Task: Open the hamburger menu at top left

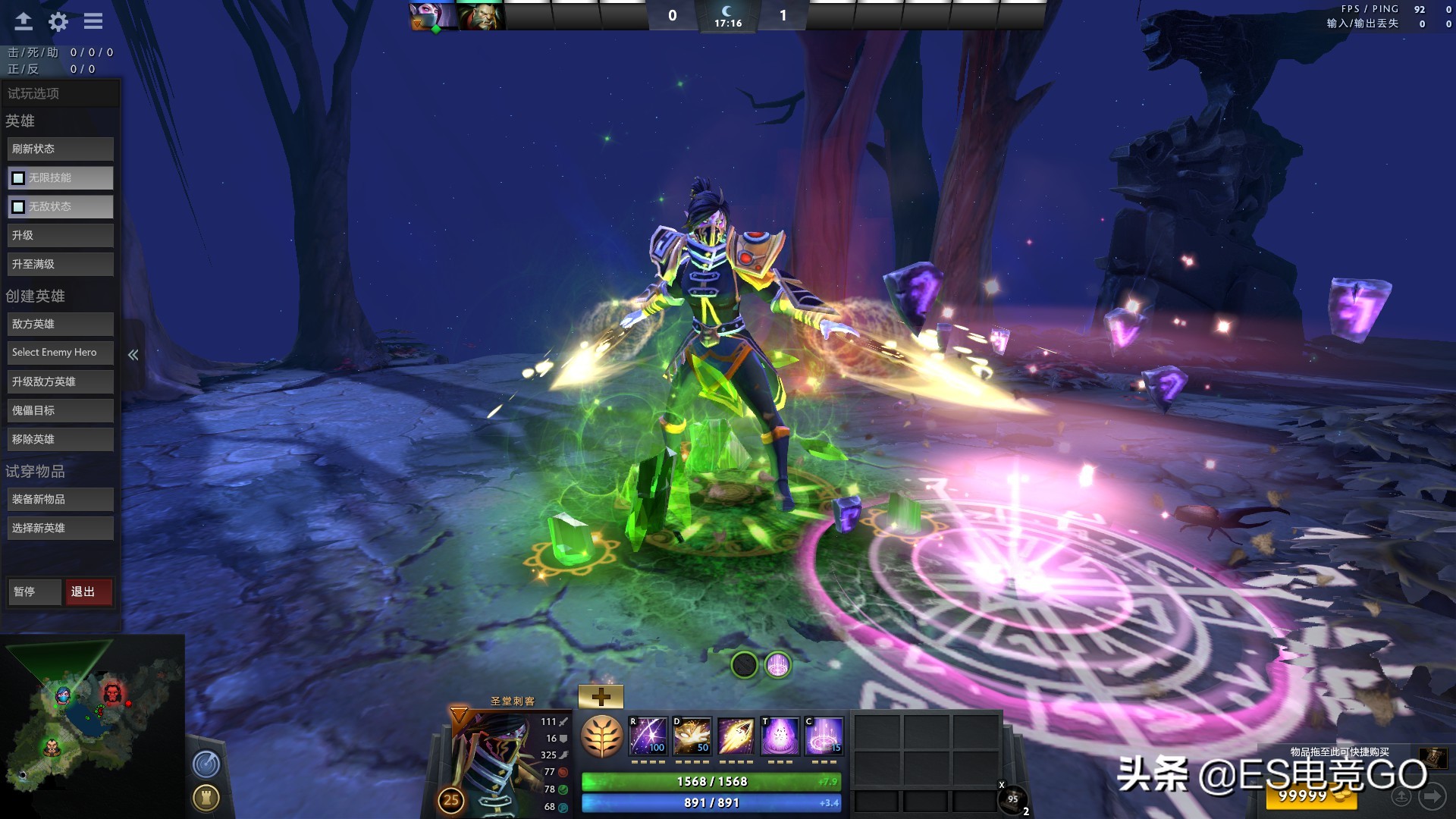Action: [x=93, y=21]
